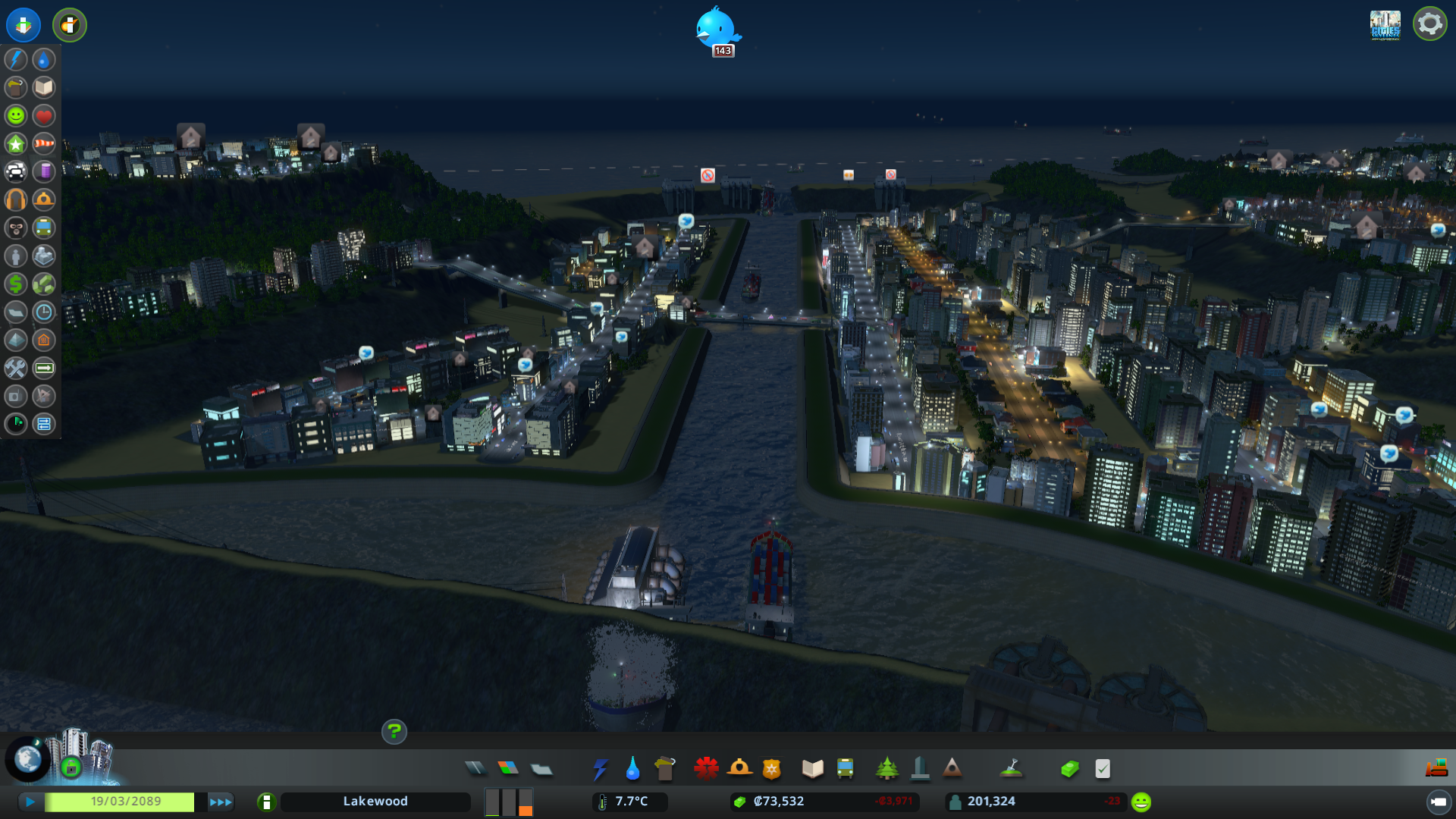Viewport: 1456px width, 819px height.
Task: Show the crime masked-face info view
Action: [x=16, y=227]
